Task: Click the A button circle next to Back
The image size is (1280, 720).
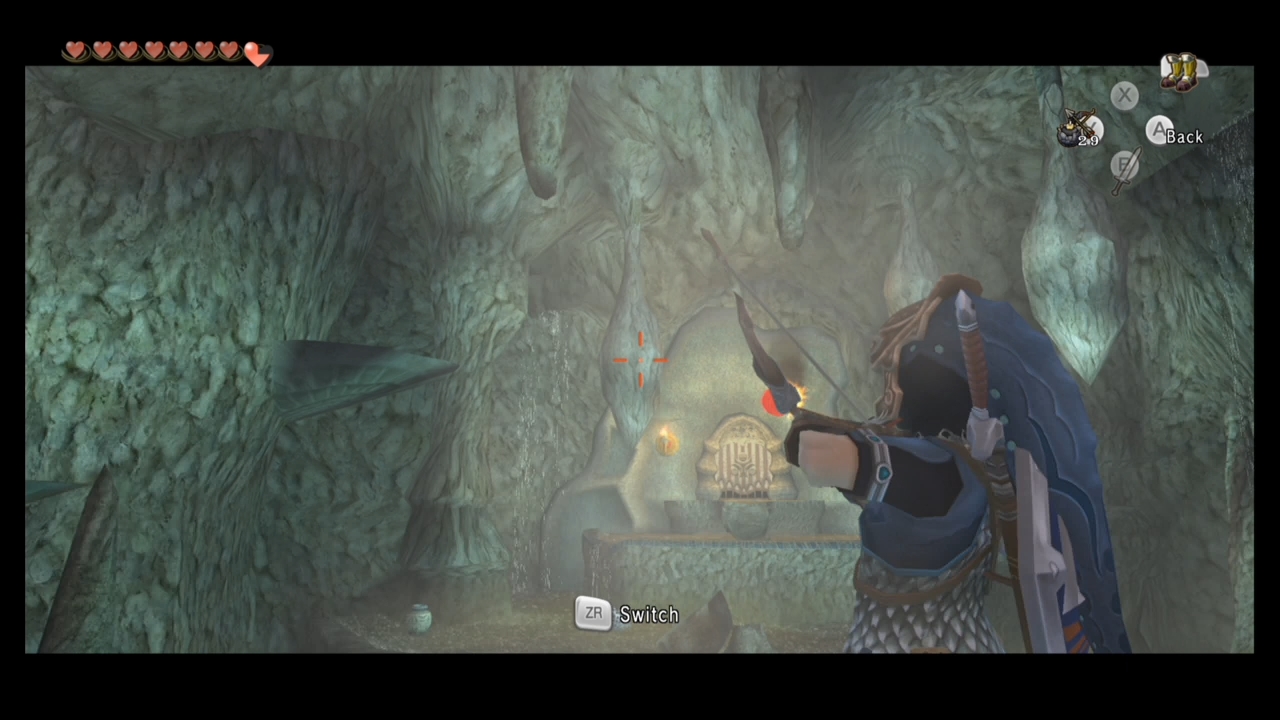Action: pos(1158,132)
